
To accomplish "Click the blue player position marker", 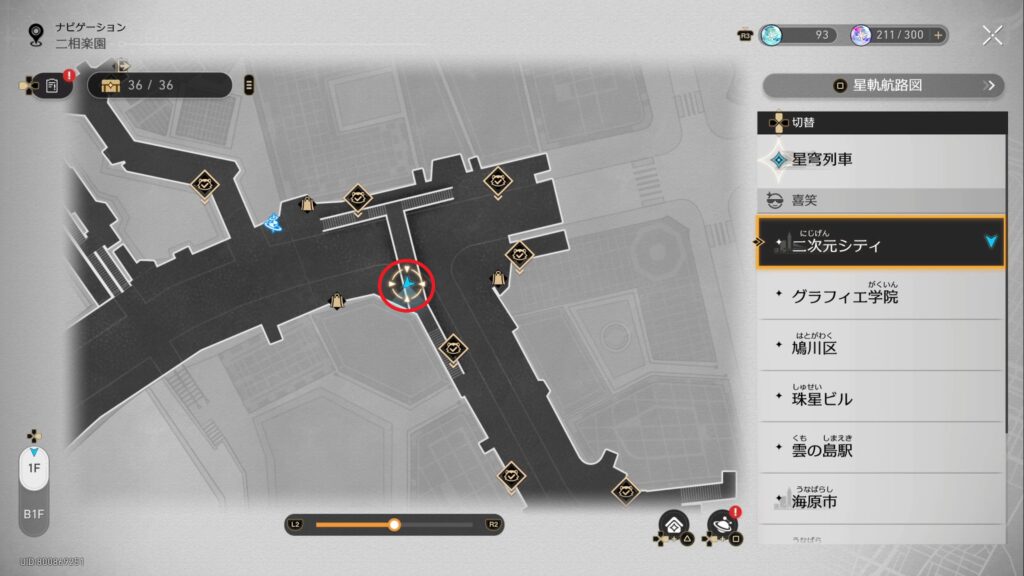I will 408,286.
